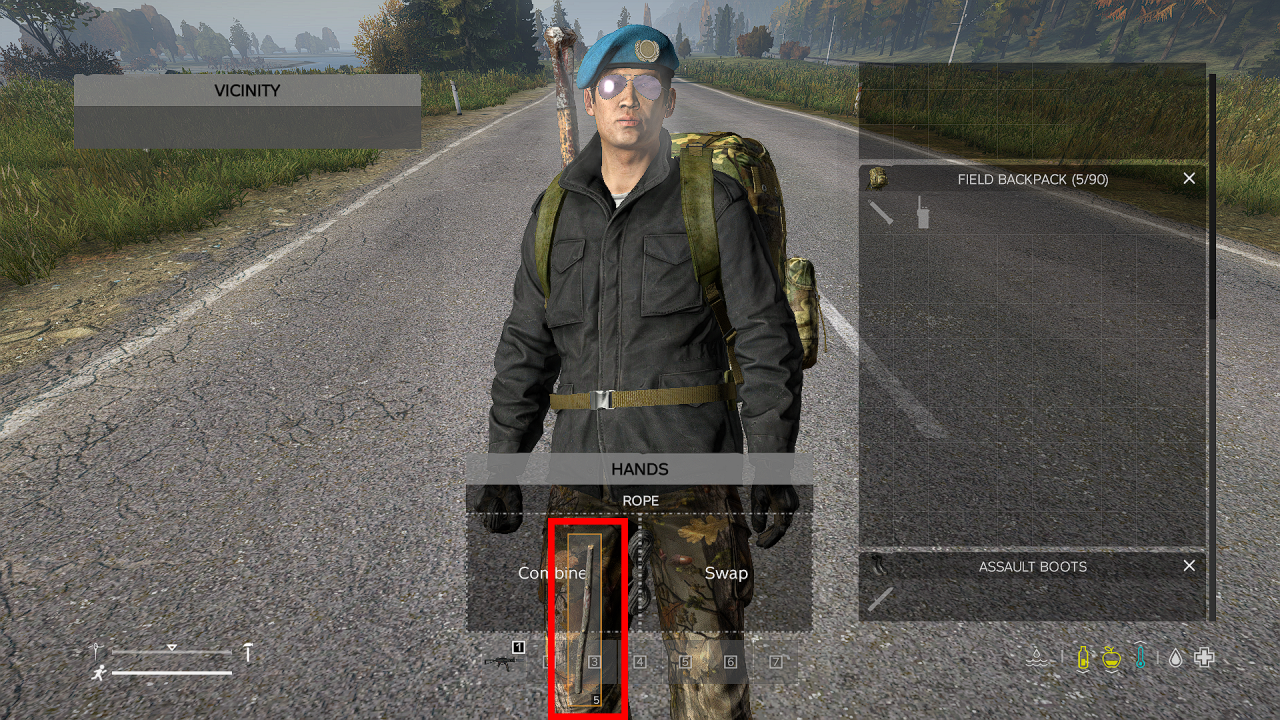This screenshot has height=720, width=1280.
Task: Click the yellow water bottle hydration icon
Action: click(1082, 658)
